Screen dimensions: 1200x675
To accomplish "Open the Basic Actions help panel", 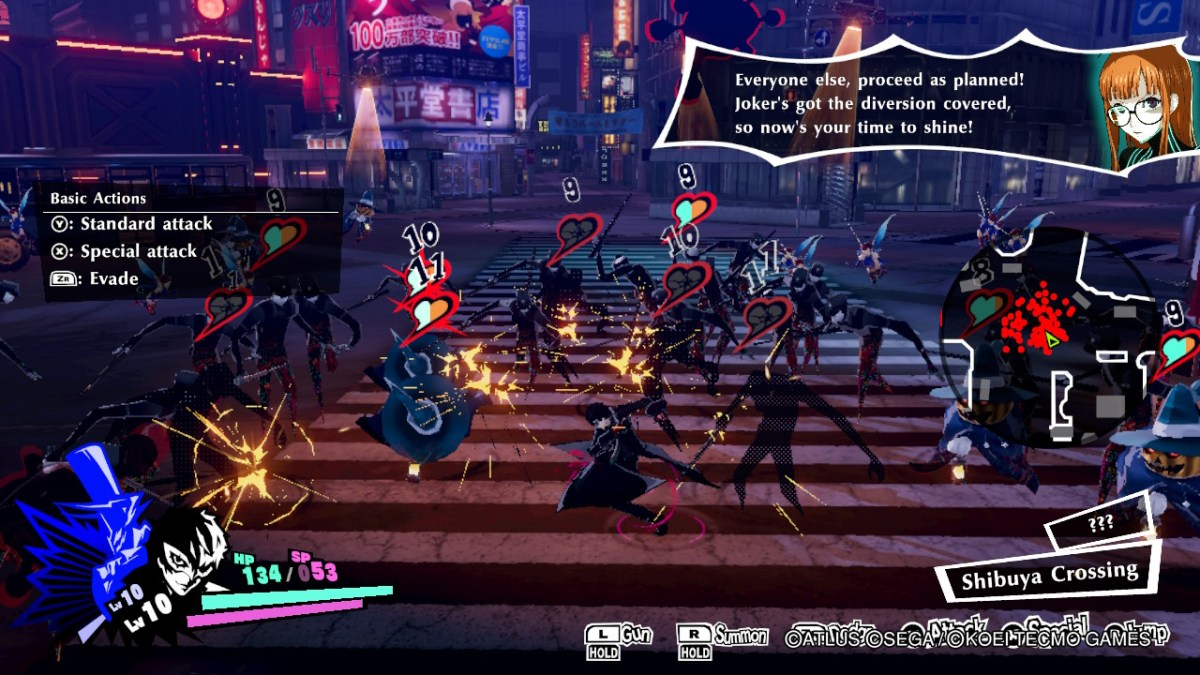I will 188,239.
